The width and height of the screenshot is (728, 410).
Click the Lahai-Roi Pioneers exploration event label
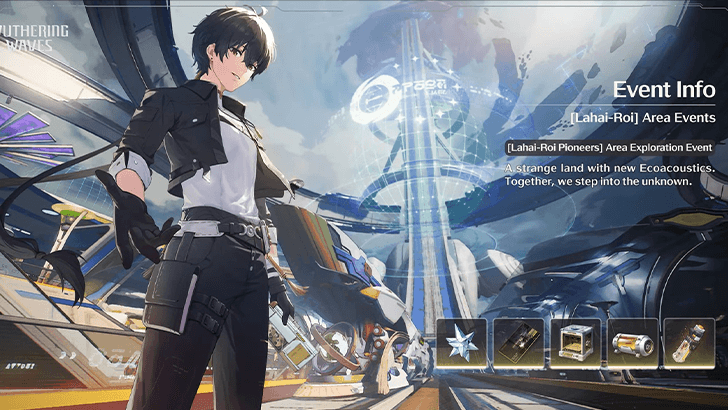pos(609,147)
